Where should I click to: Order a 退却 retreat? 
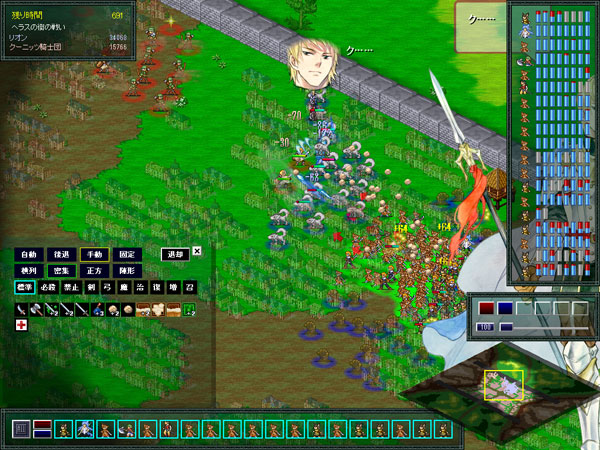click(x=174, y=254)
